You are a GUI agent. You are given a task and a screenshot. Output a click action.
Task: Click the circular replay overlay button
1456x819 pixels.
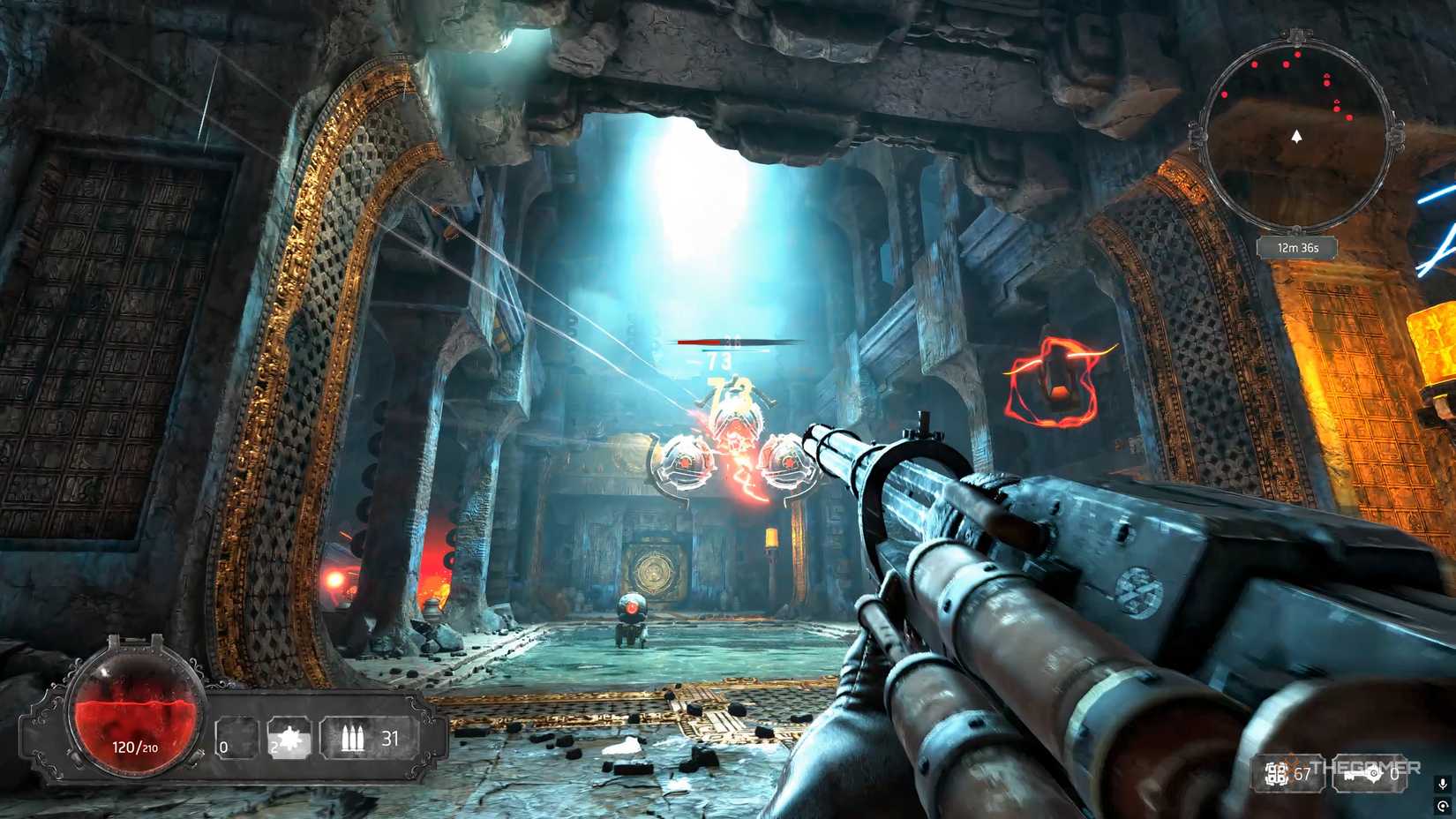(x=1443, y=806)
